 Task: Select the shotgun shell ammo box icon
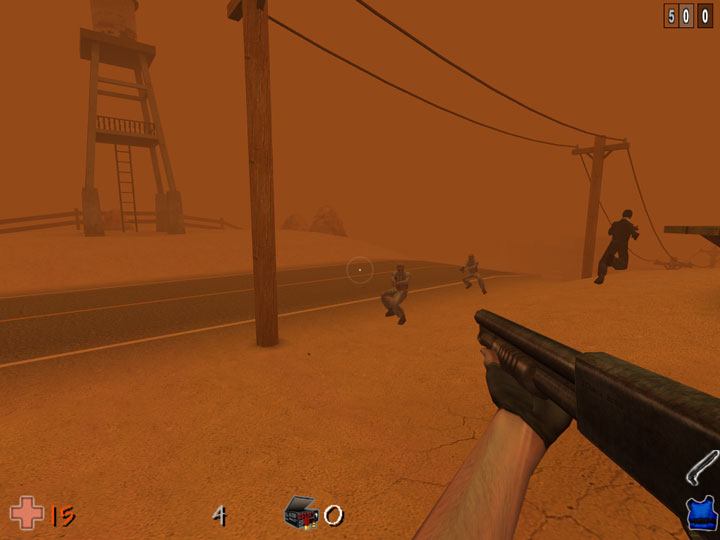301,513
